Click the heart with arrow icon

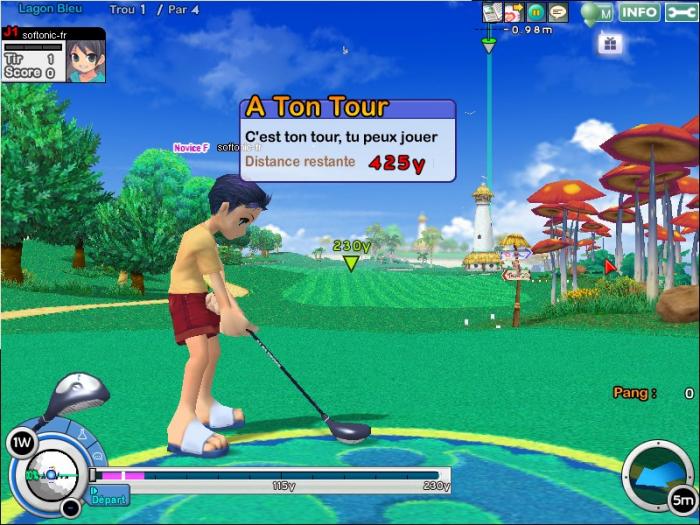click(x=514, y=12)
